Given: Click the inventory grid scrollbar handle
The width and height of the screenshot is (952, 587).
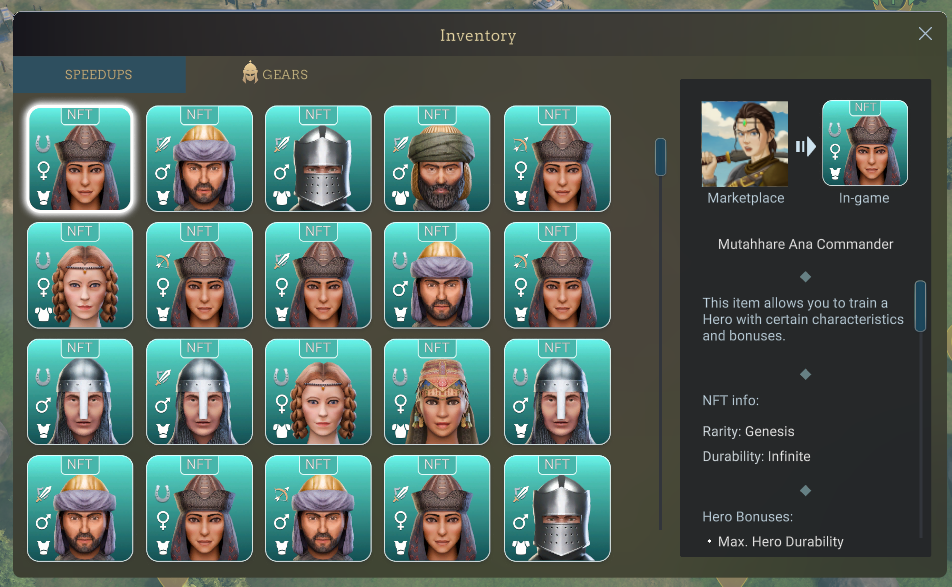Looking at the screenshot, I should click(661, 157).
